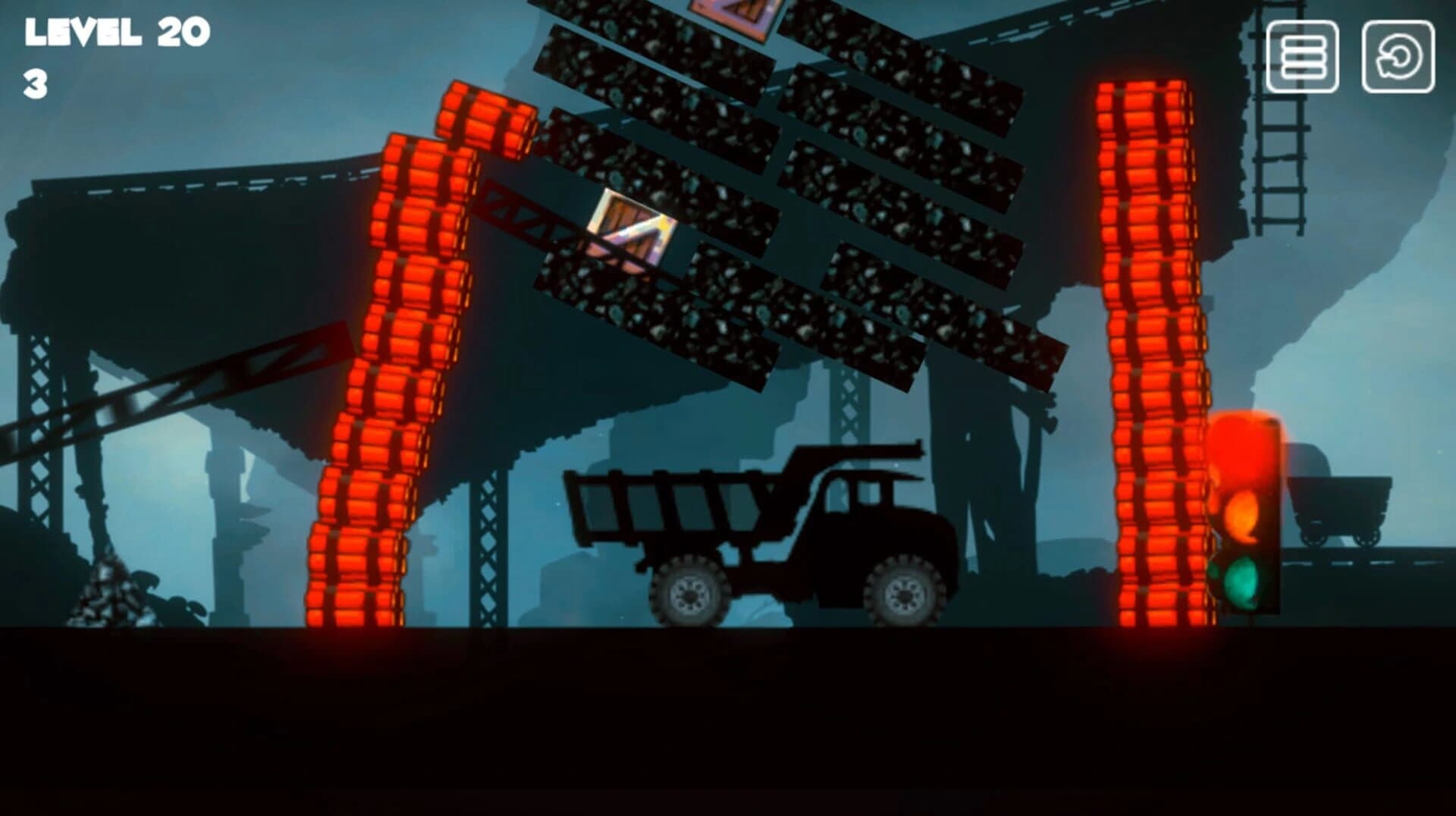
Task: Open the in-game menu icon
Action: (x=1303, y=57)
